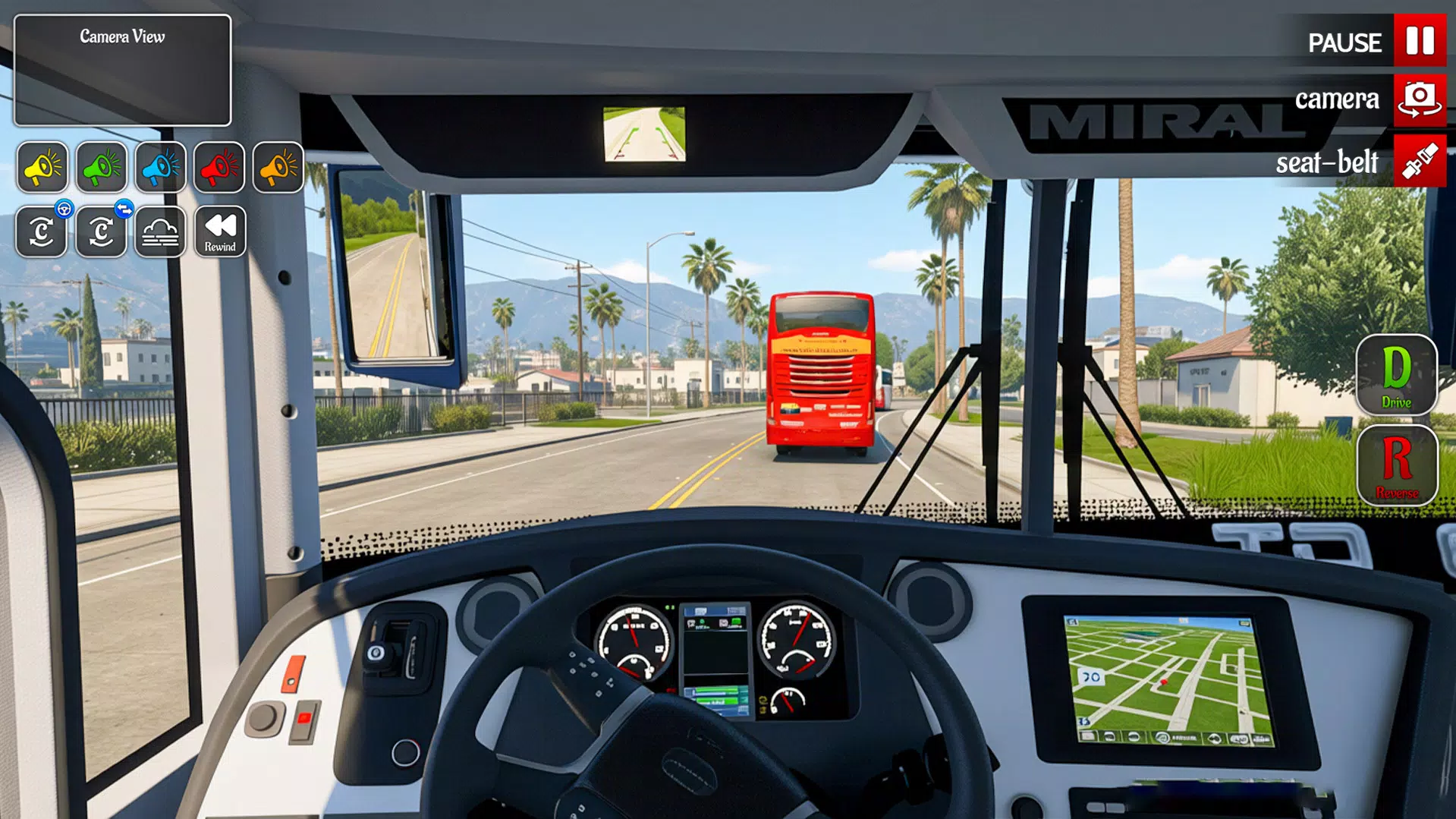Sound the red megaphone horn
This screenshot has width=1456, height=819.
(x=219, y=167)
